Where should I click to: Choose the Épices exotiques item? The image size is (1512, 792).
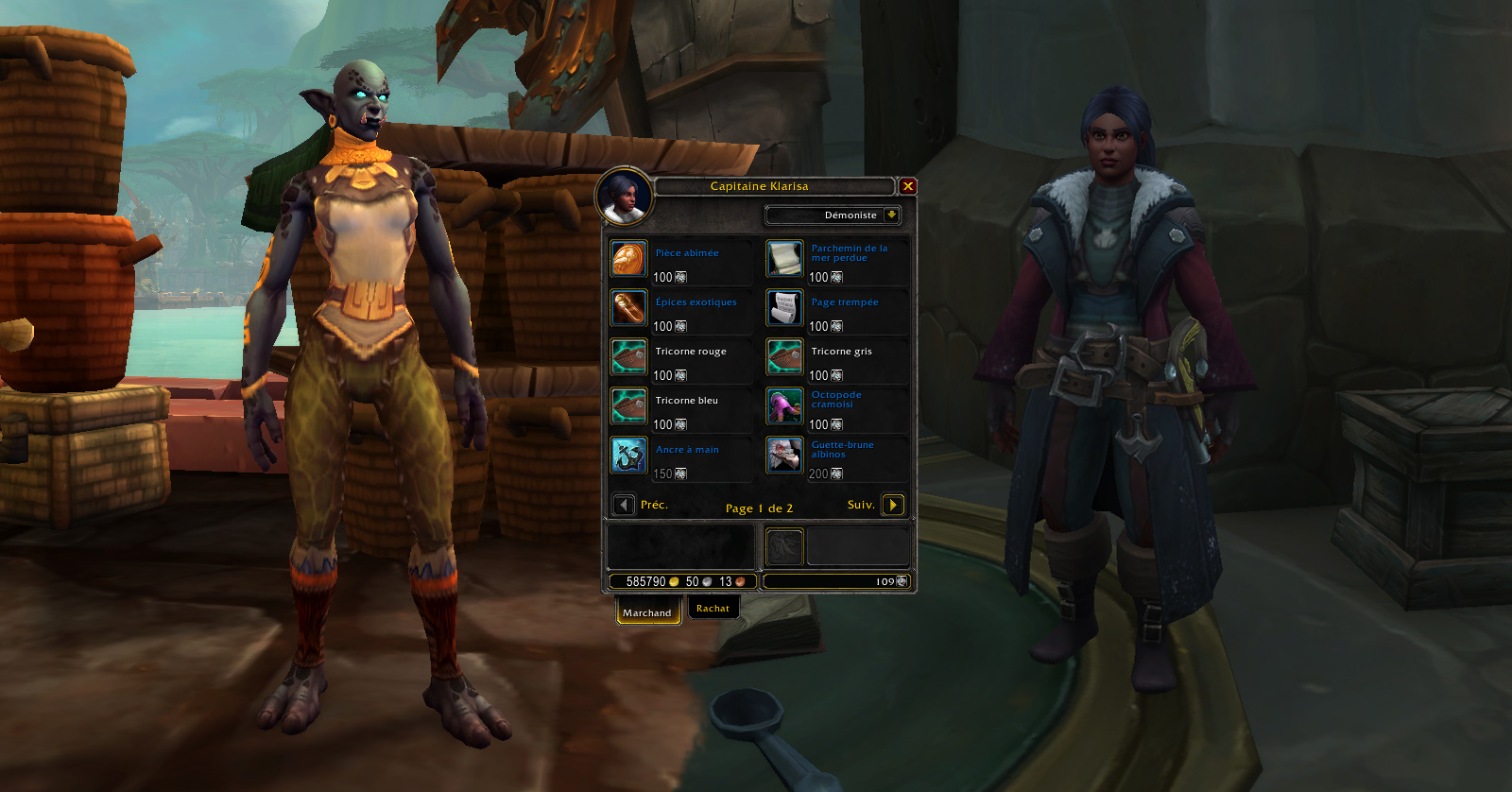coord(628,307)
